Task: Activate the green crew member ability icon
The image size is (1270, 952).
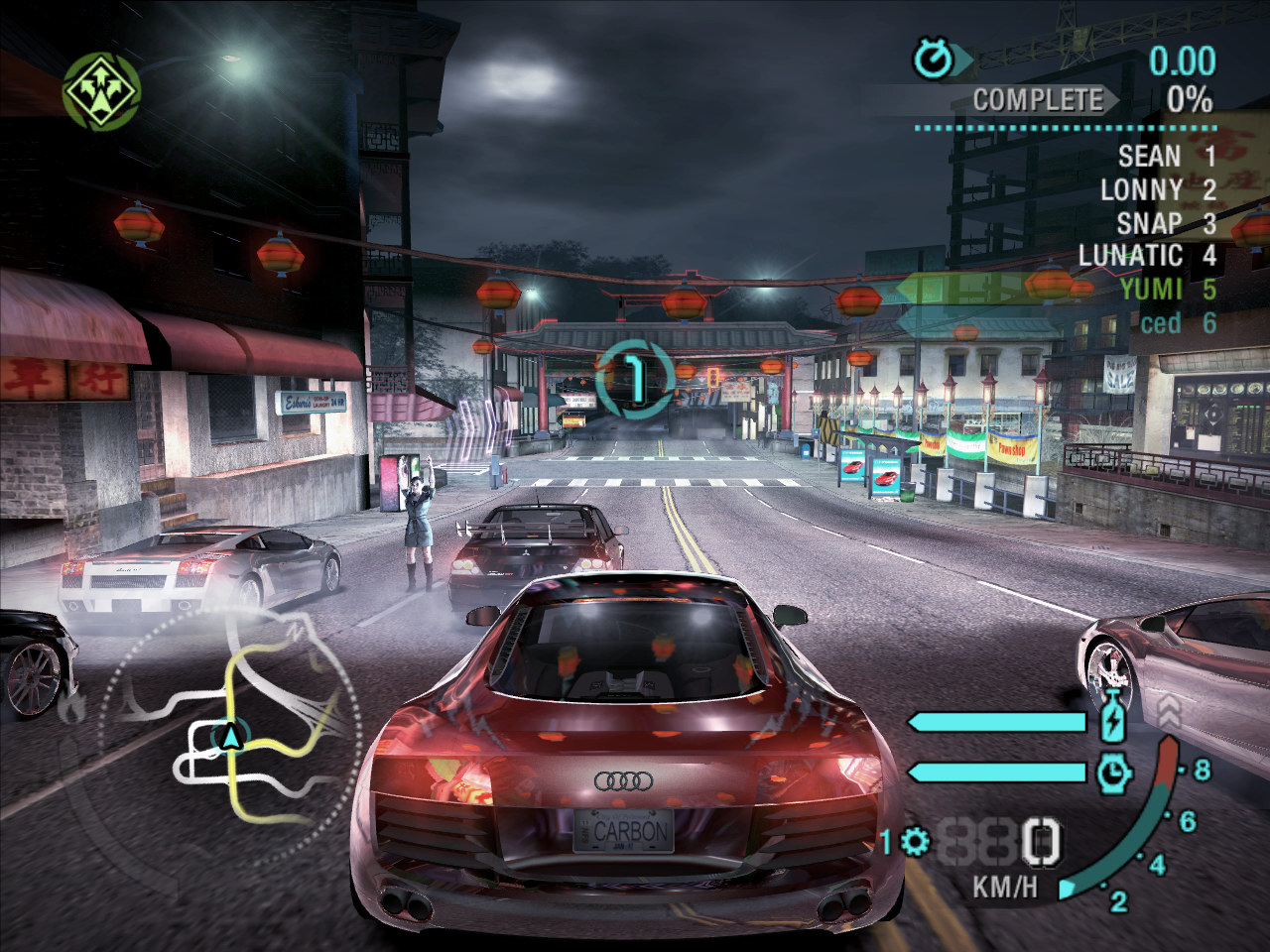Action: click(101, 90)
